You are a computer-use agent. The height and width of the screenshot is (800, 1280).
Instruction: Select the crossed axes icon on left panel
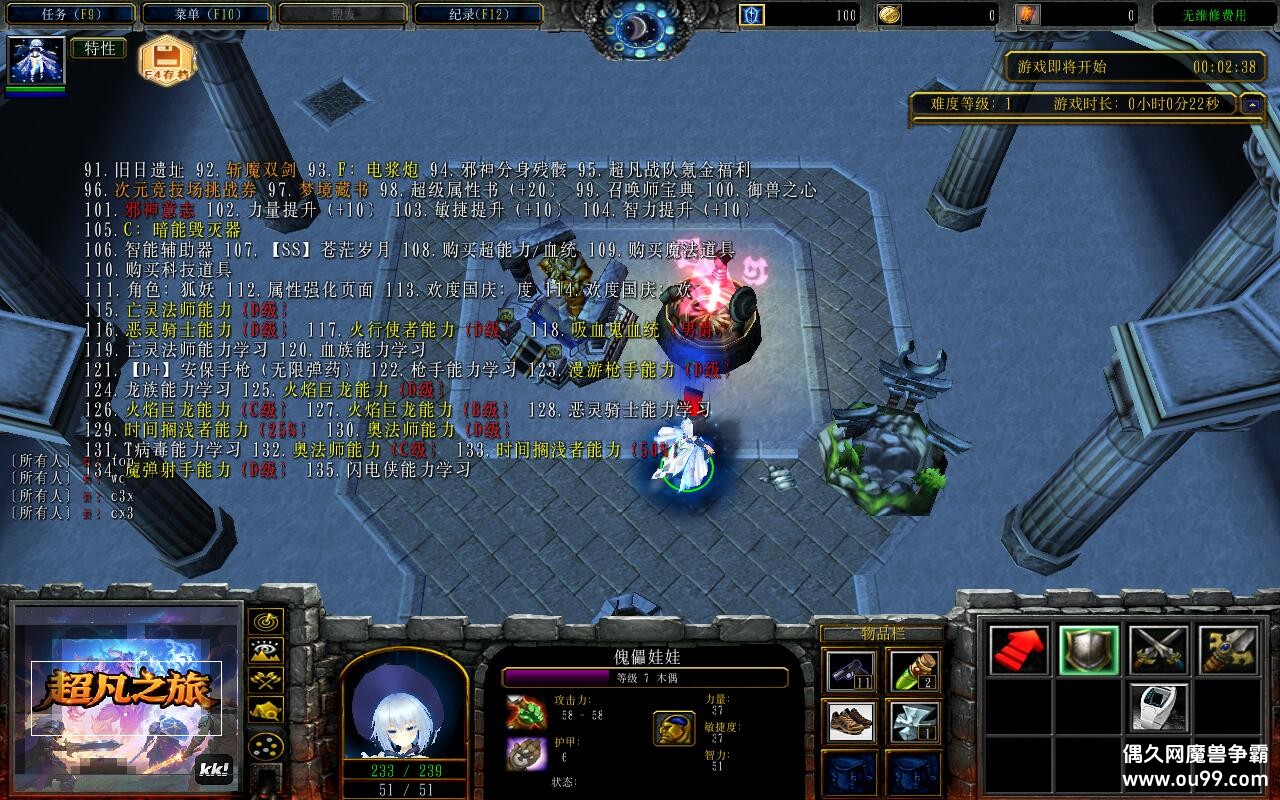(266, 681)
